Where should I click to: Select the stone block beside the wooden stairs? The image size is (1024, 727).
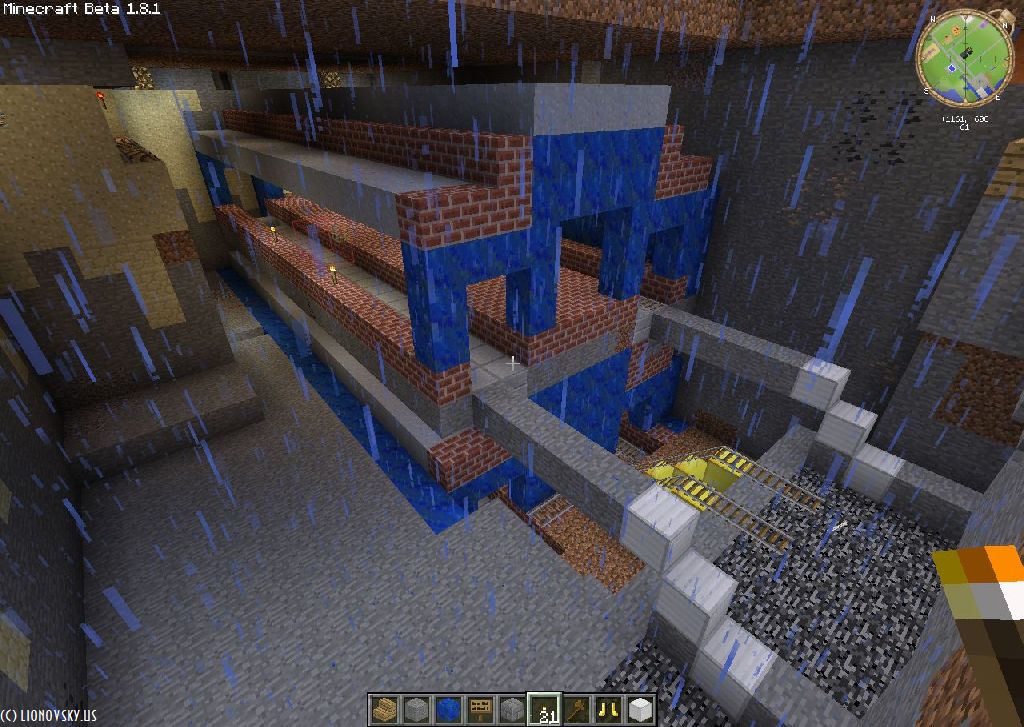[x=417, y=709]
